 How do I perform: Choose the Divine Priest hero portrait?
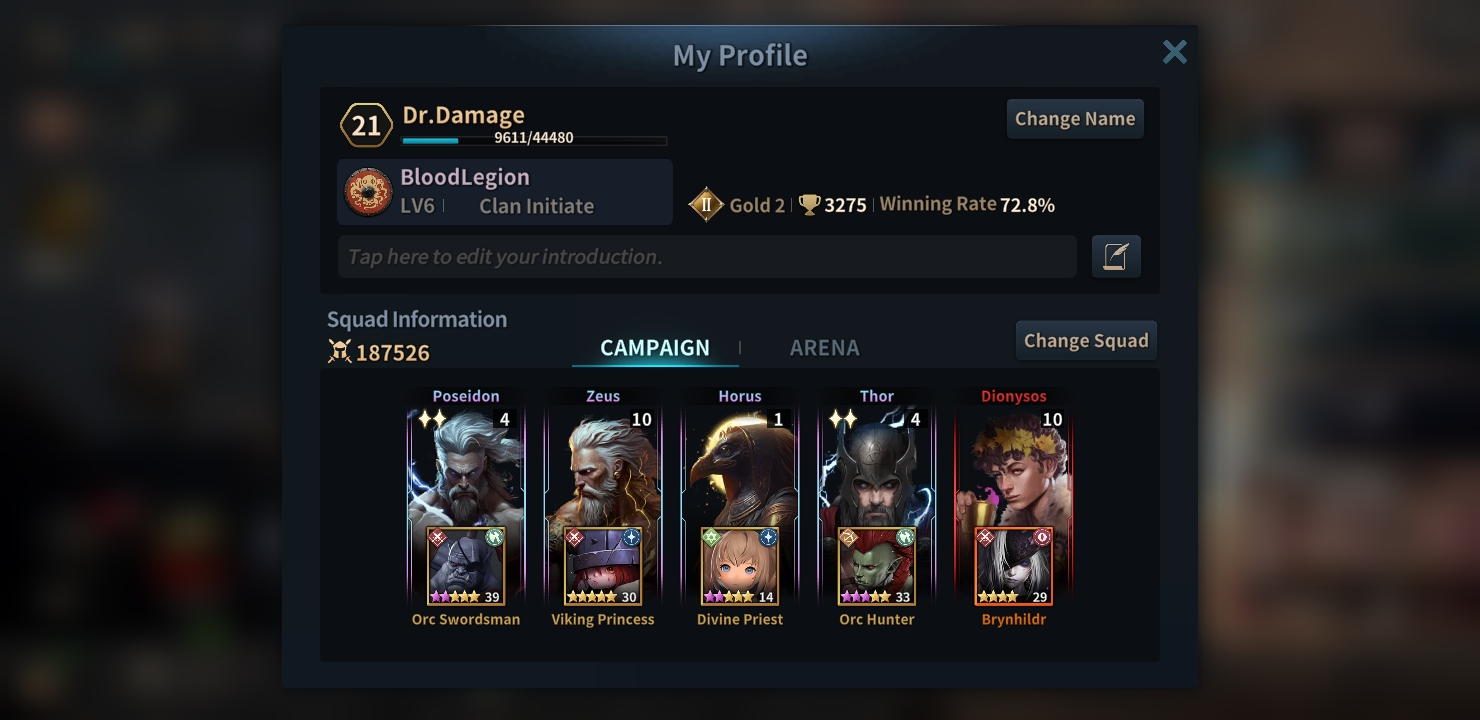(740, 567)
